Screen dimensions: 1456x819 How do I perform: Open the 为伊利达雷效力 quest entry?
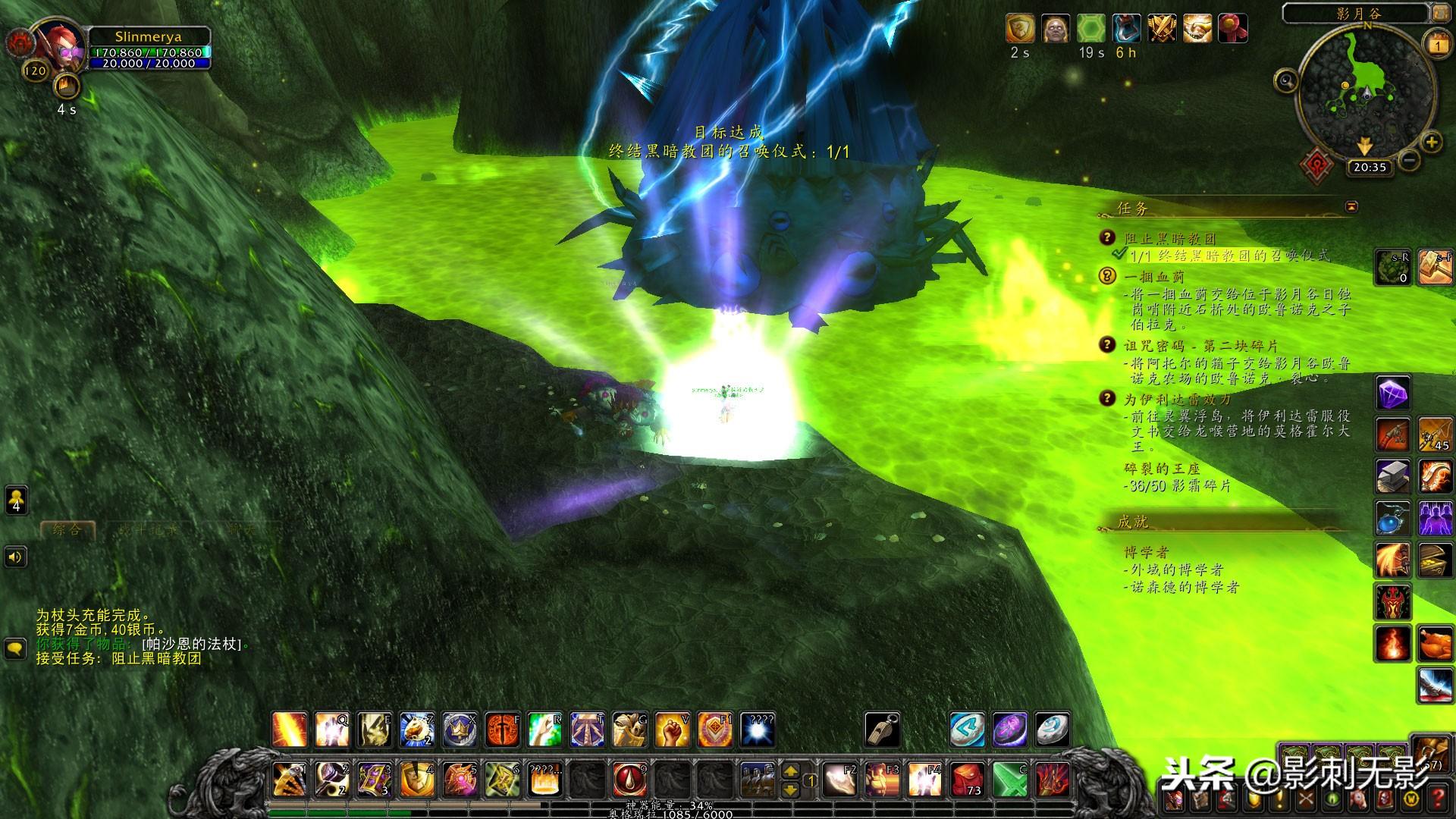pyautogui.click(x=1177, y=399)
